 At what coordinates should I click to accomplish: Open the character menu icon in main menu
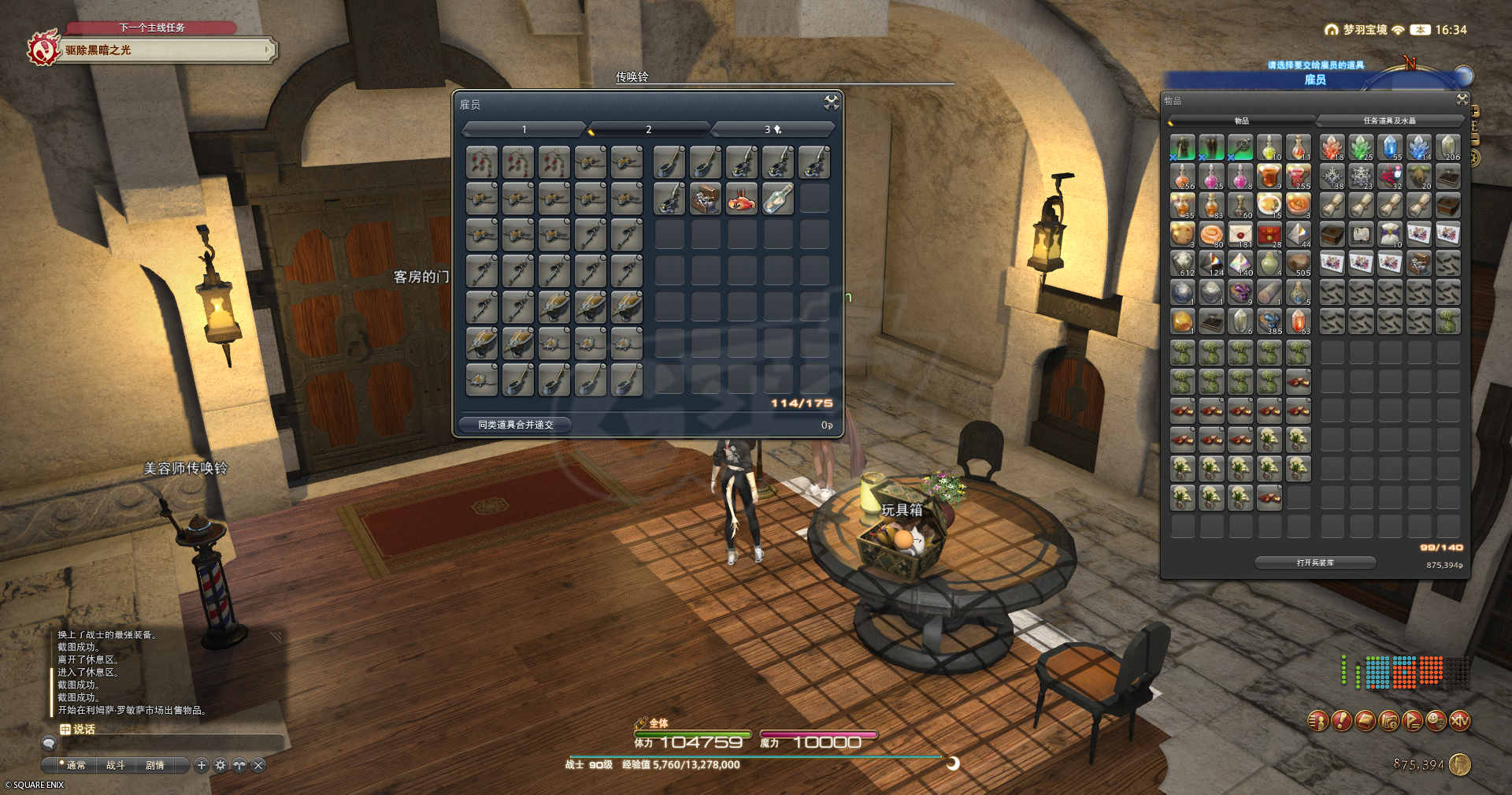(x=1317, y=721)
